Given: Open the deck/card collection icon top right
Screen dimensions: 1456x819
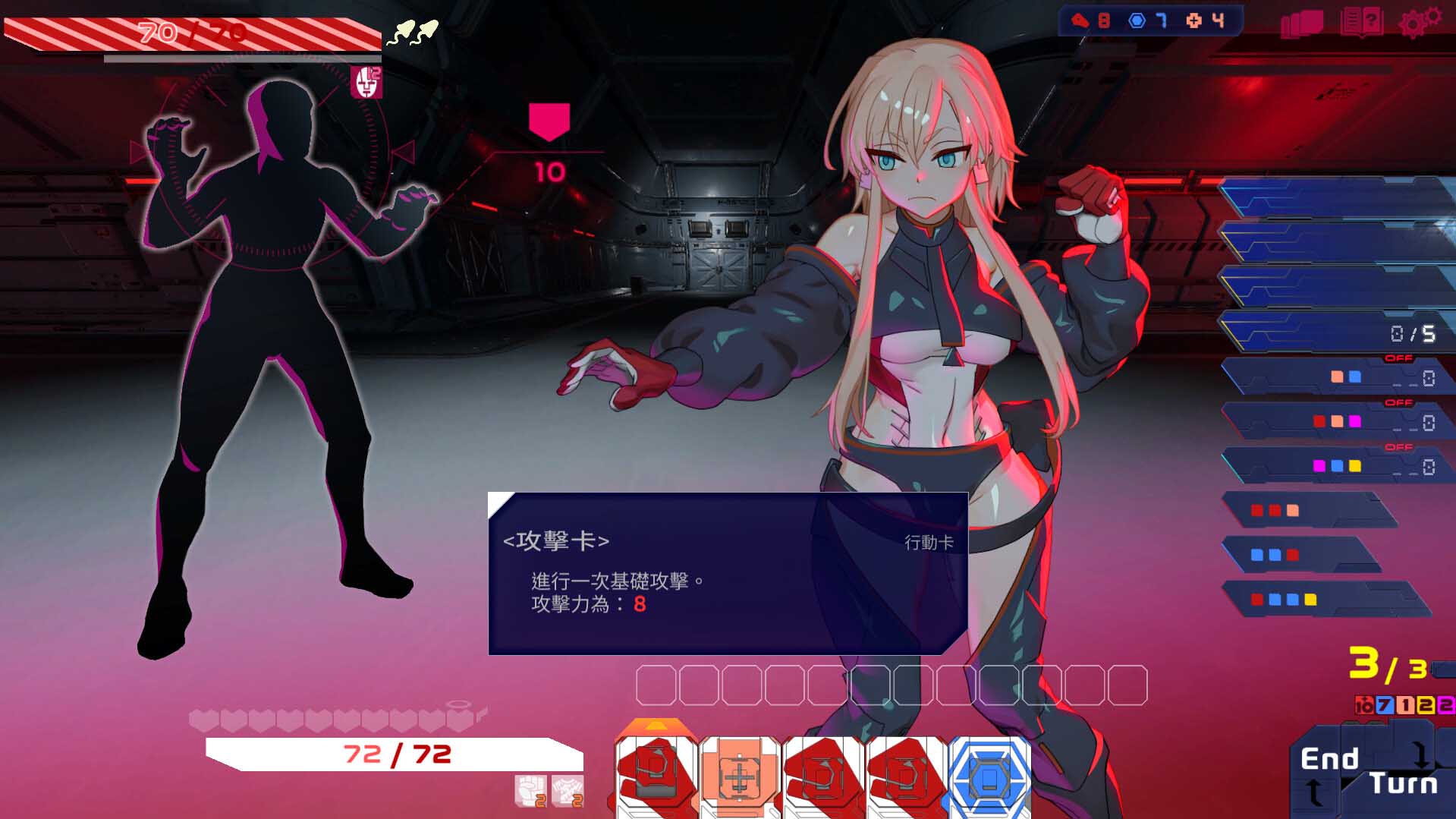Looking at the screenshot, I should click(x=1303, y=23).
